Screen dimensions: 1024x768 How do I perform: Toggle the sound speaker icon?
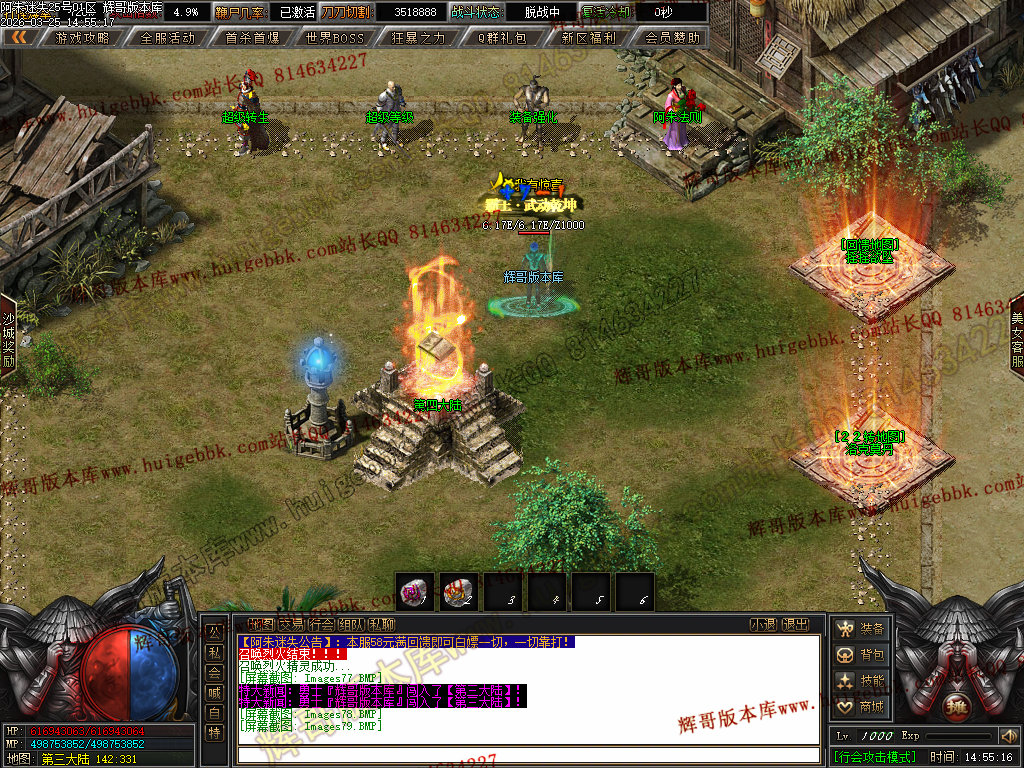1008,737
